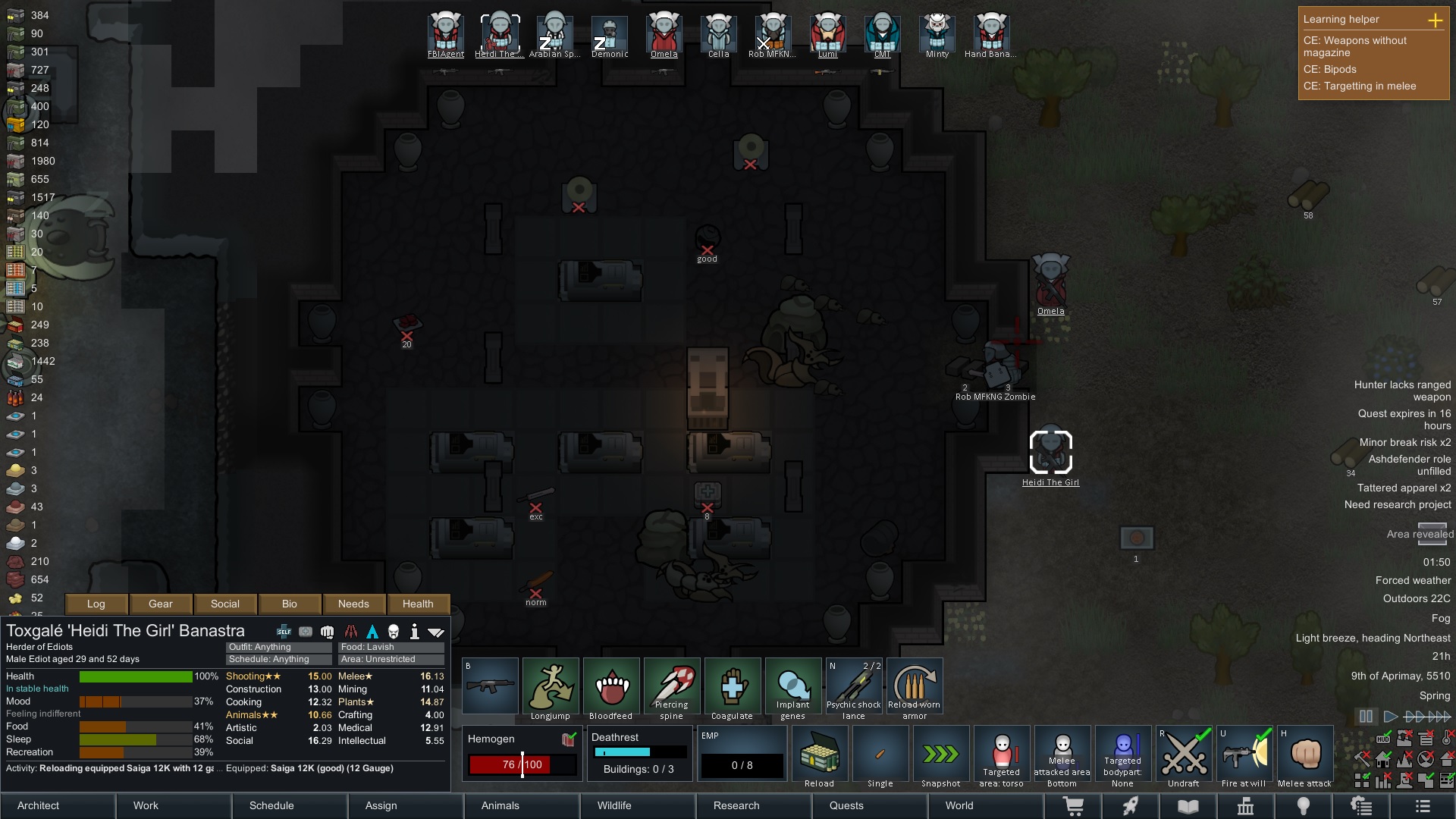Click the Reload ammo button
The image size is (1456, 819).
coord(820,755)
